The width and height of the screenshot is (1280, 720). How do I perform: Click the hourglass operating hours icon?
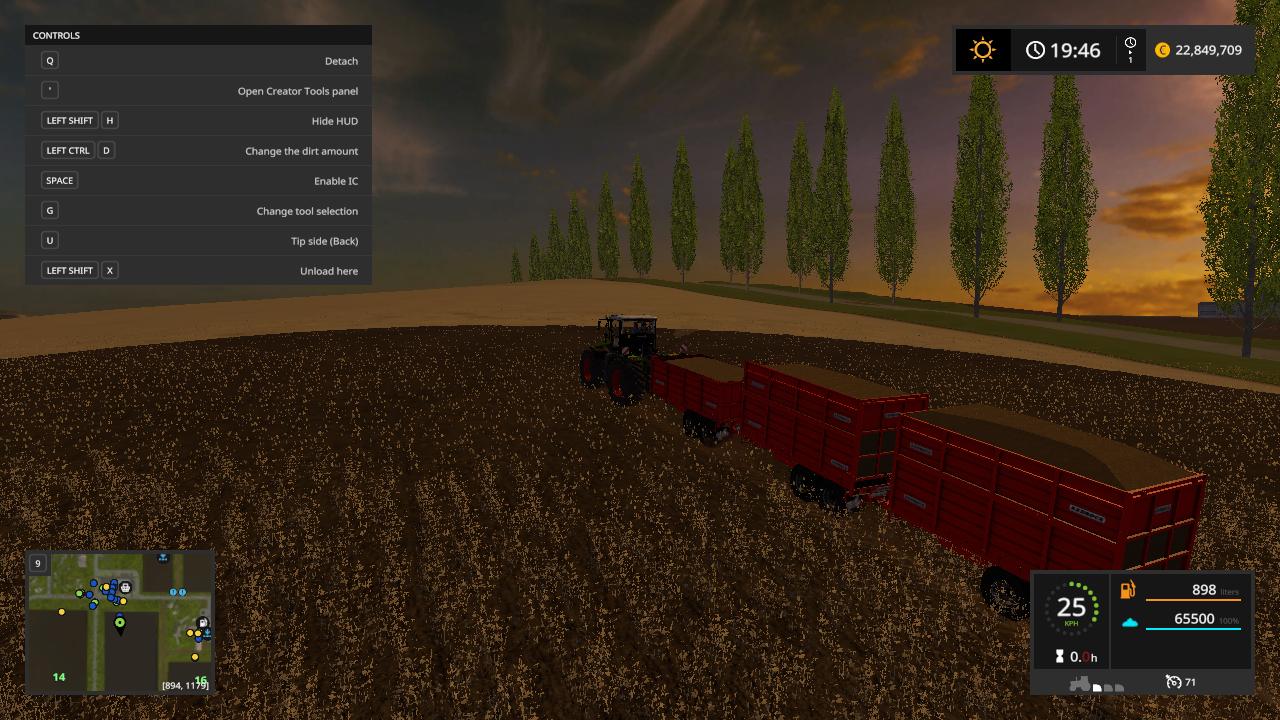[1059, 655]
